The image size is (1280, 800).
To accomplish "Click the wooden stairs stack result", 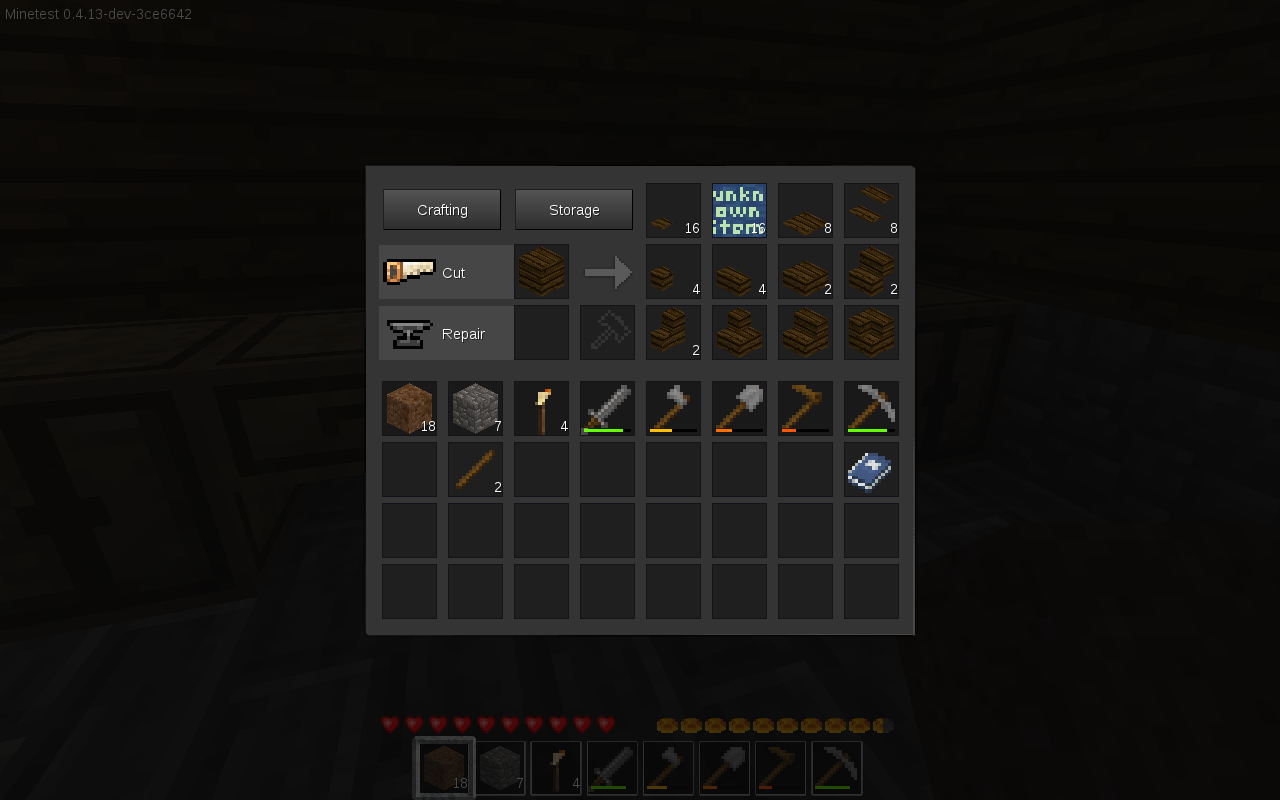I will click(x=673, y=332).
